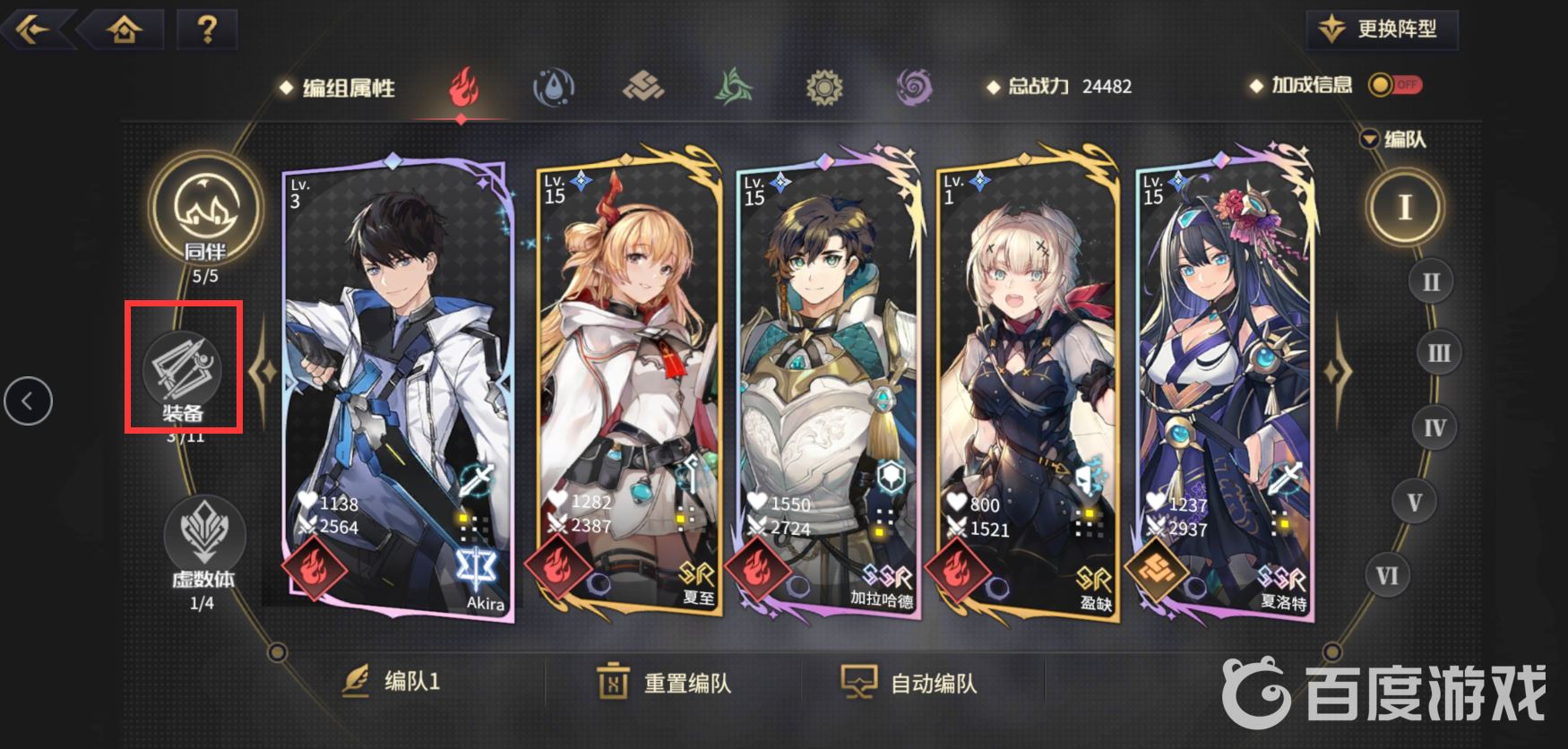The image size is (1568, 749).
Task: Go back with the arrow button
Action: point(32,29)
